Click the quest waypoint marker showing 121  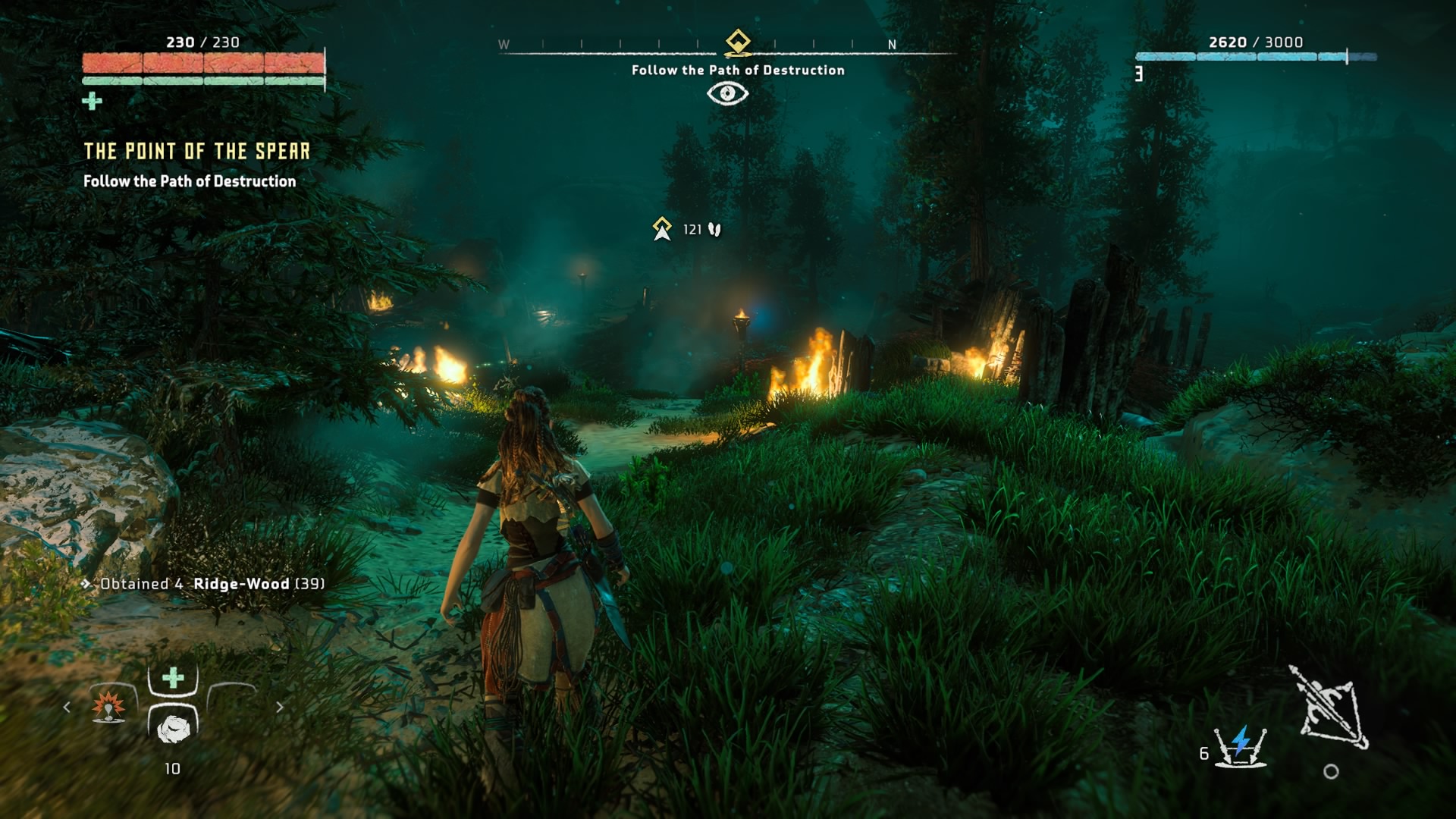663,228
